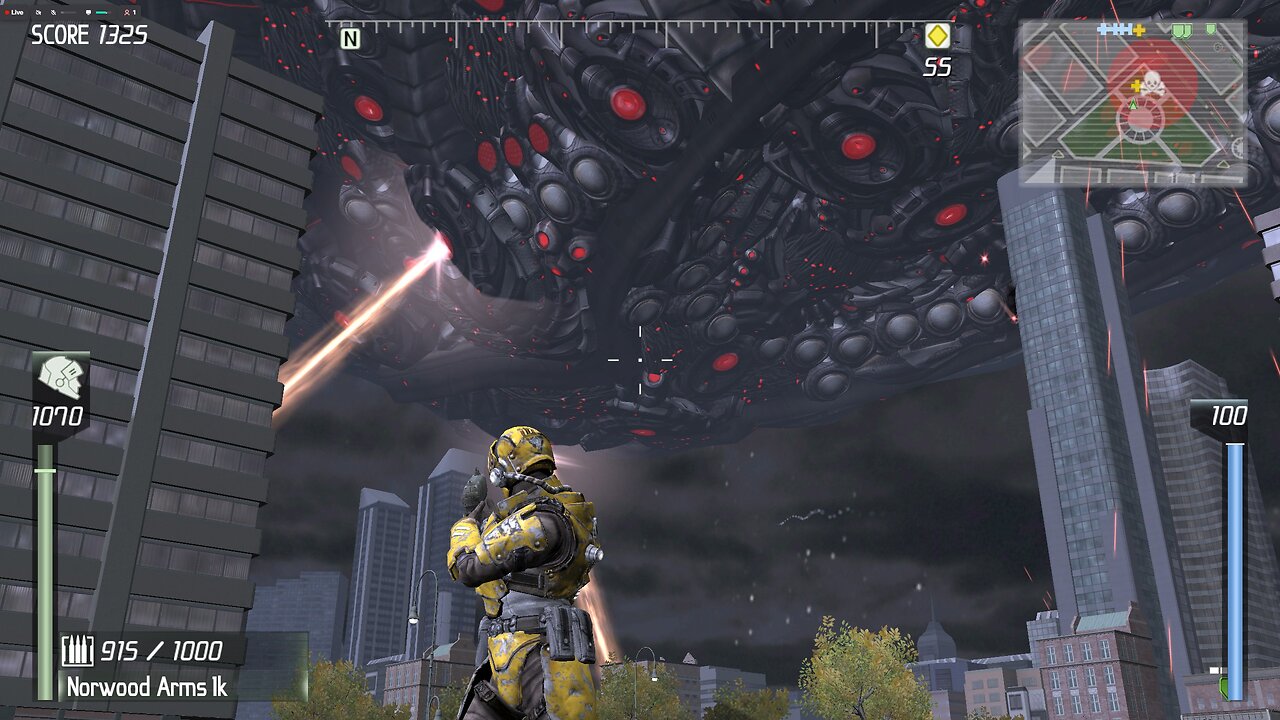The image size is (1280, 720).
Task: Adjust the green volume slider in the overlay
Action: point(102,12)
